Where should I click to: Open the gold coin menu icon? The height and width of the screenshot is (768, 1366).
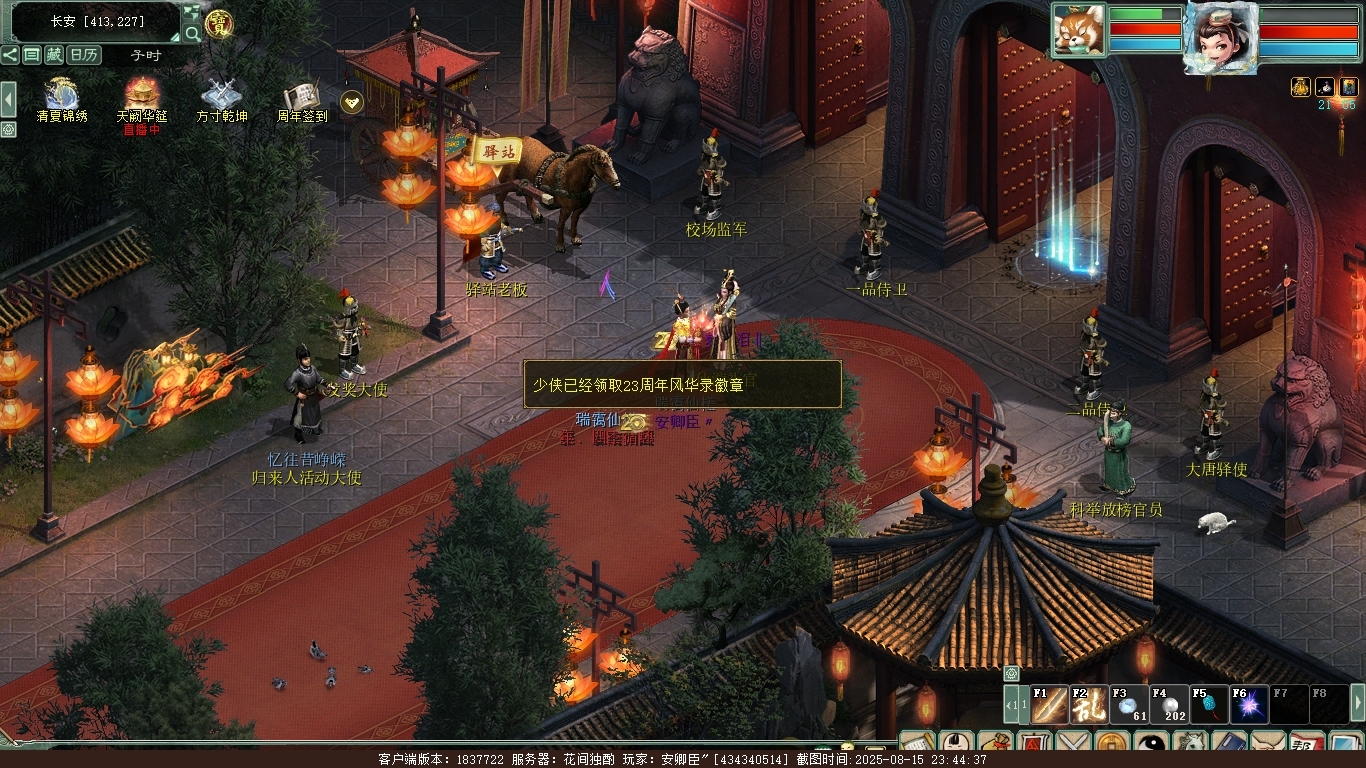[x=1112, y=745]
